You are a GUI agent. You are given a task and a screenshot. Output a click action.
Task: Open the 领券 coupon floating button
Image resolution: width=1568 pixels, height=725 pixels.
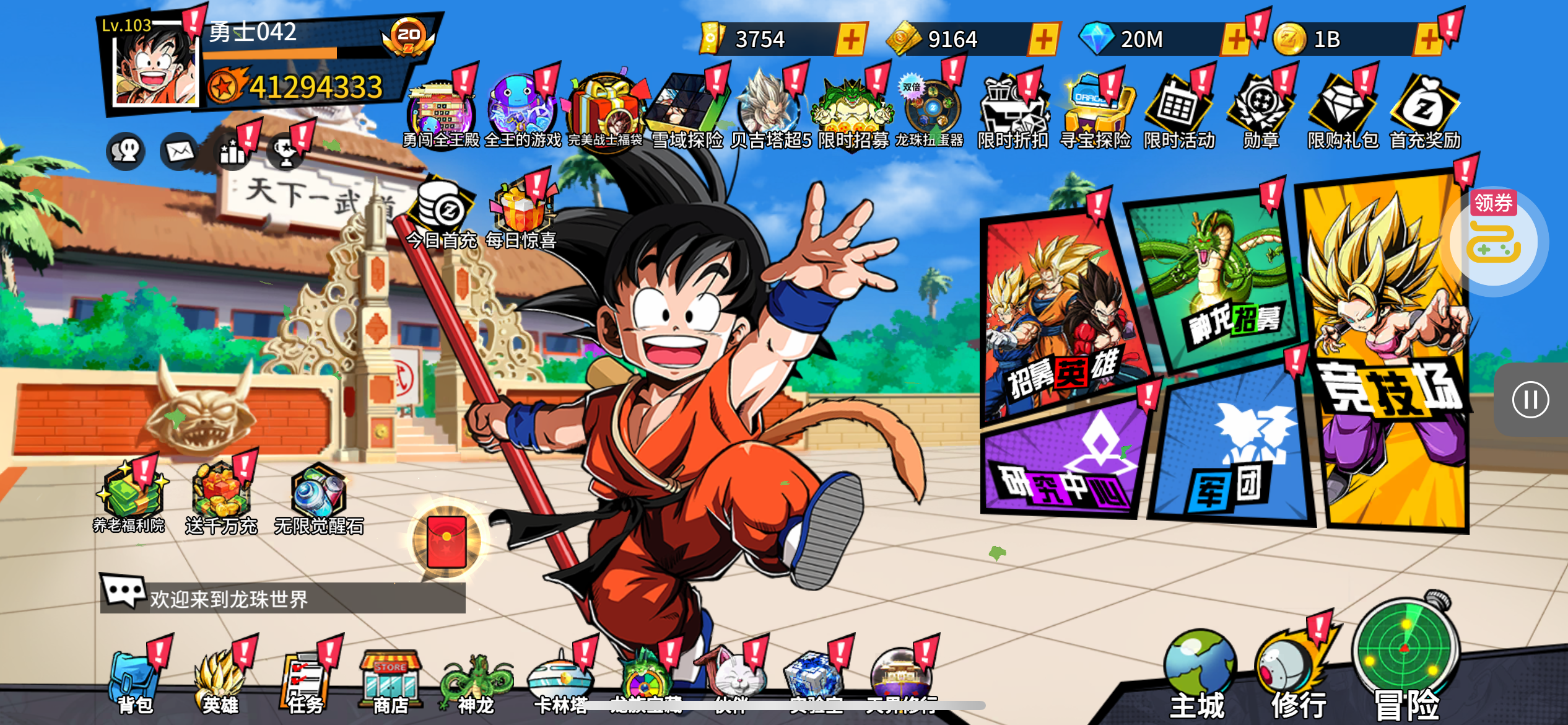click(1494, 237)
